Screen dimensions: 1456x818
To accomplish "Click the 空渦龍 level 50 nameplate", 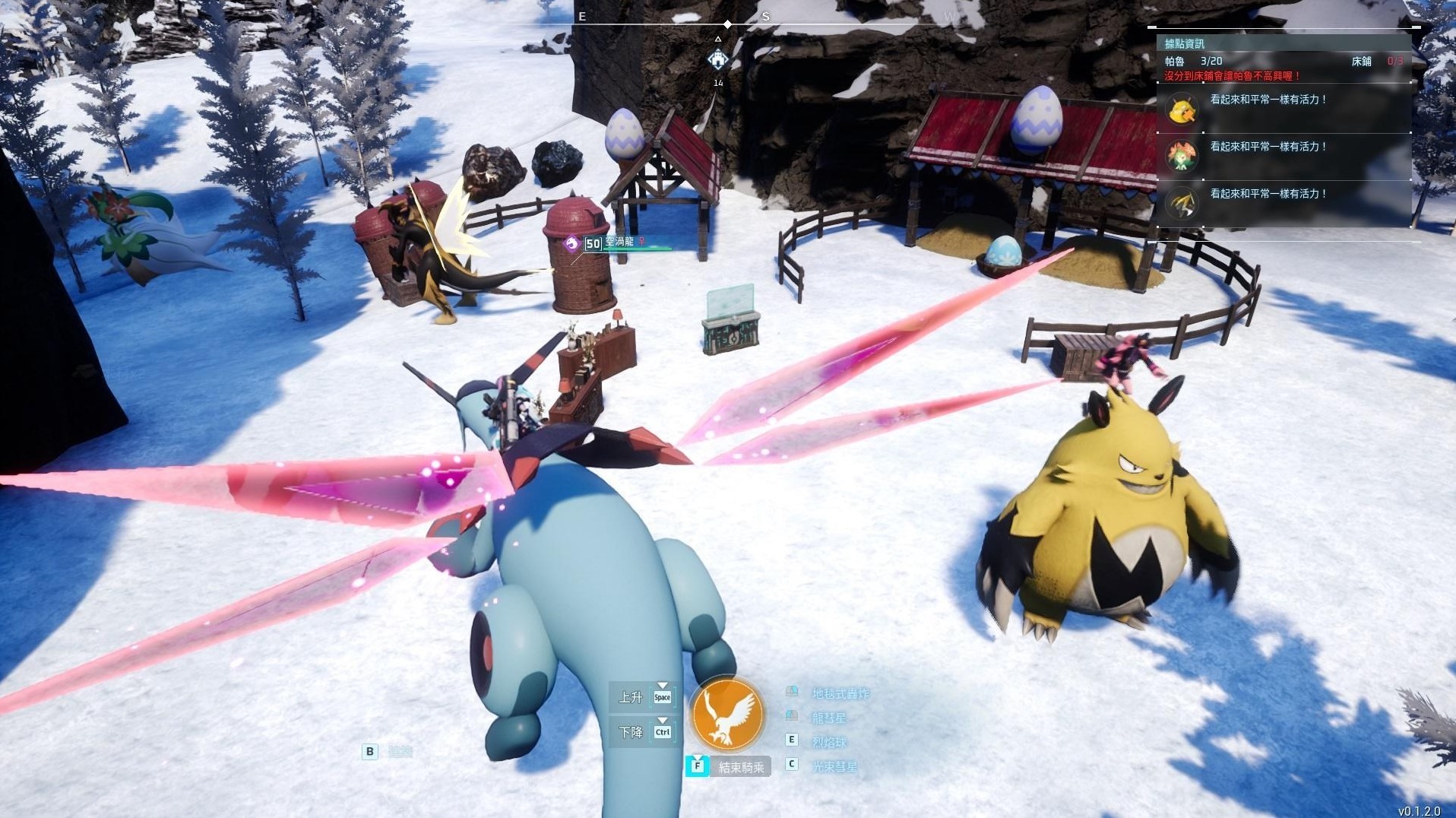I will (616, 243).
